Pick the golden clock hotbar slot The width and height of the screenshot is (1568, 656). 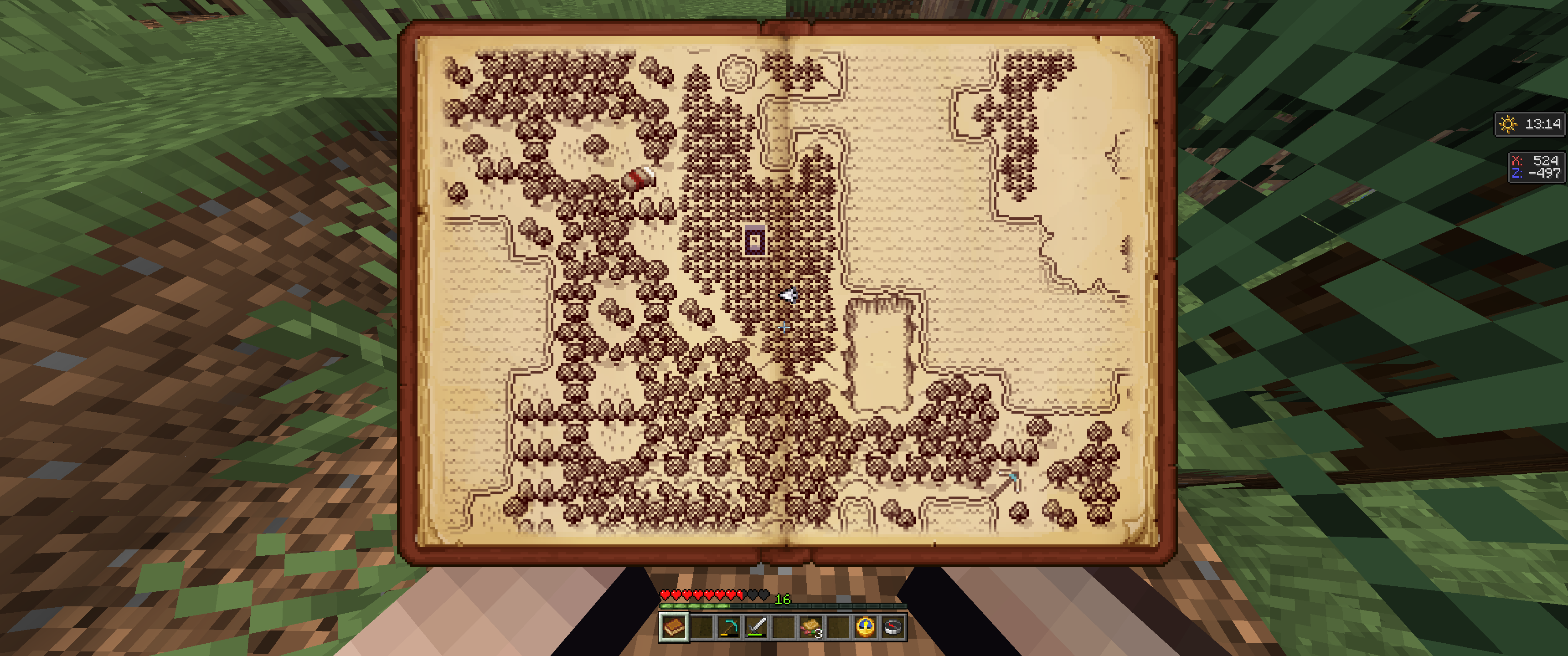point(865,627)
